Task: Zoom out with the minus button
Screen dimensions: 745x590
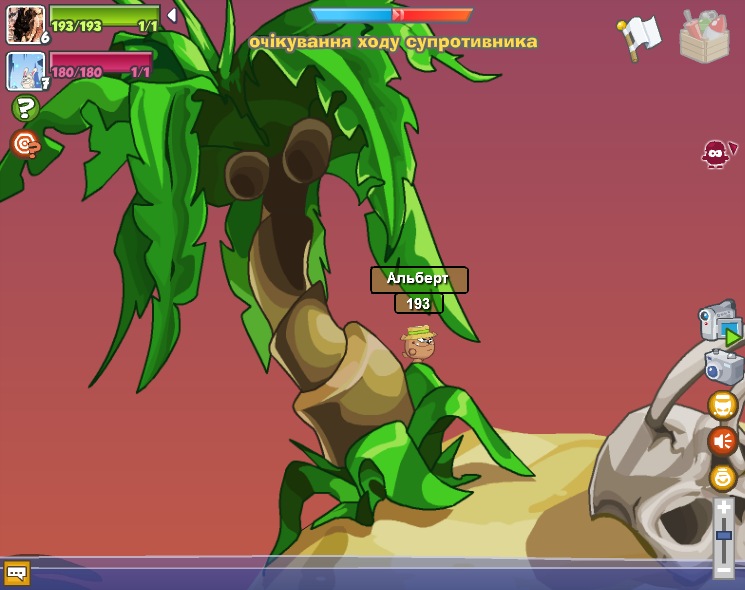Action: (x=723, y=569)
